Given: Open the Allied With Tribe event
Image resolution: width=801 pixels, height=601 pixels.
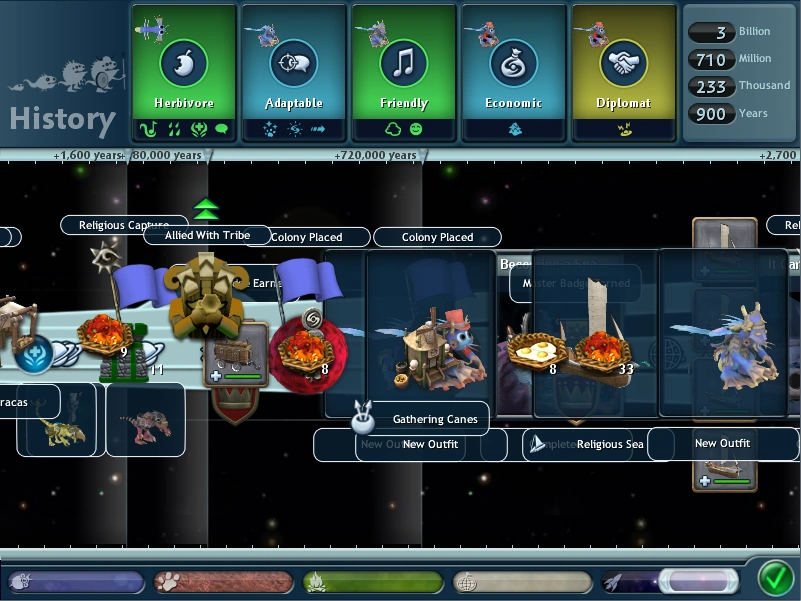Looking at the screenshot, I should tap(207, 235).
